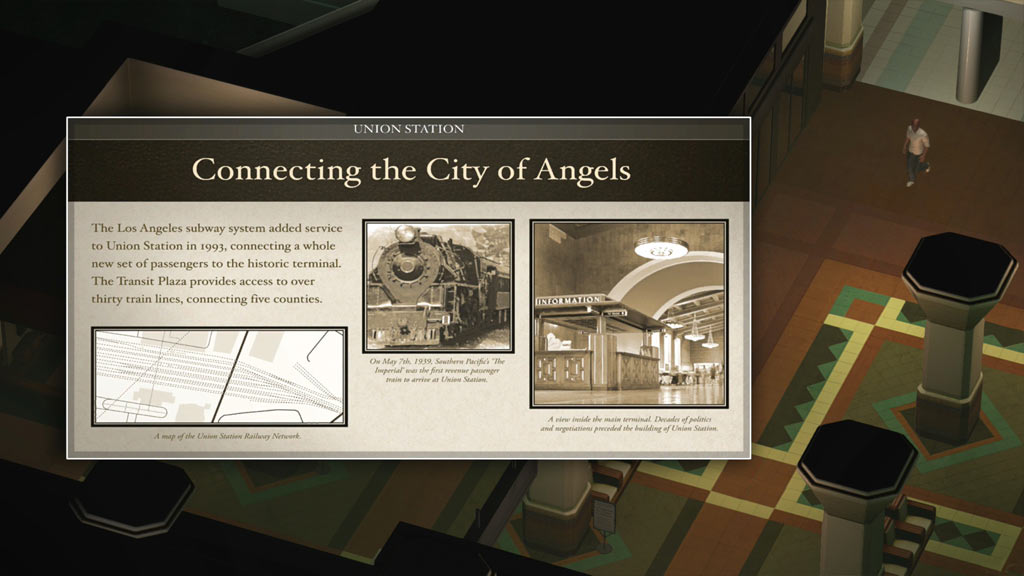Viewport: 1024px width, 576px height.
Task: Select the main terminal interior photo
Action: click(628, 314)
